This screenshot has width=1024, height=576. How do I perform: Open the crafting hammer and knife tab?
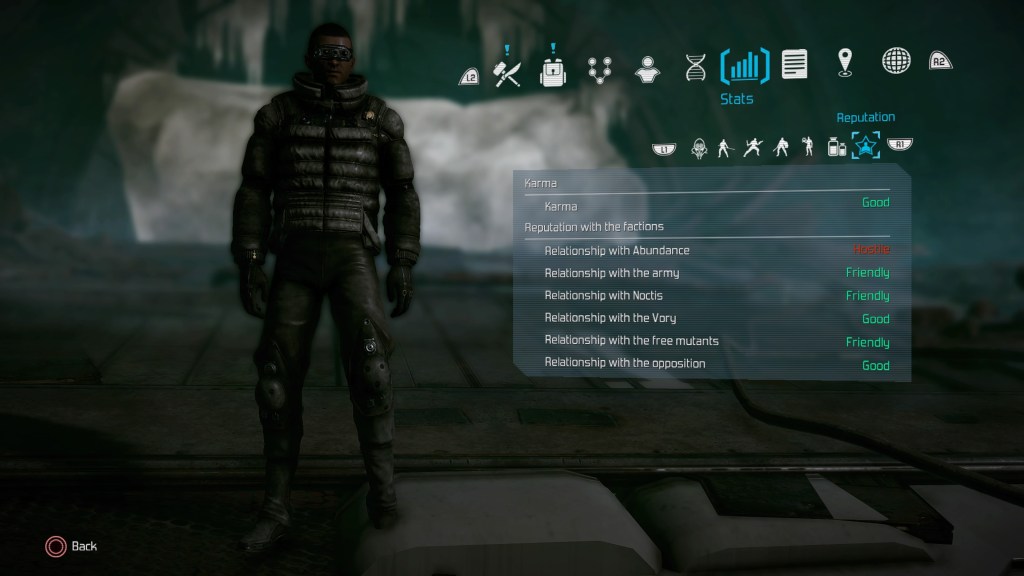coord(508,70)
